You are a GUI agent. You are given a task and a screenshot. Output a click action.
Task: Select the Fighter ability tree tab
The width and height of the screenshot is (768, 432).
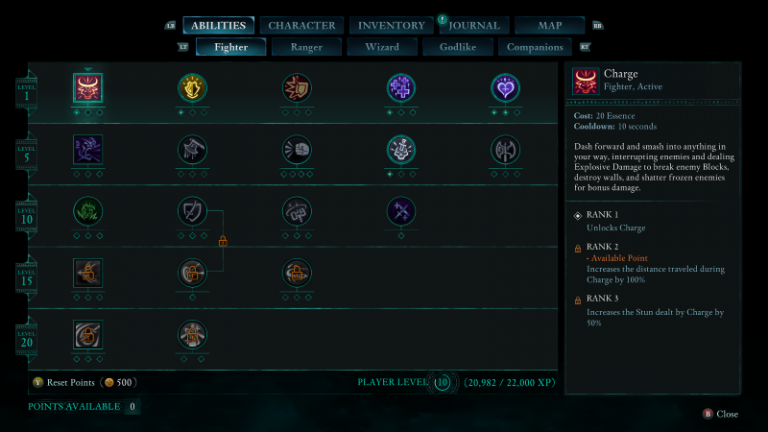[x=230, y=47]
